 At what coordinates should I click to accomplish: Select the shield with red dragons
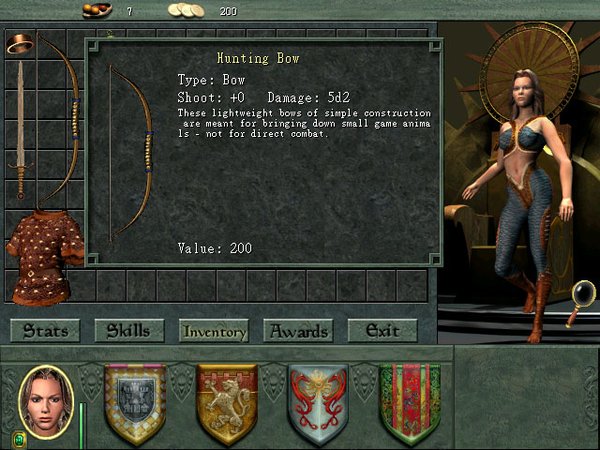click(318, 403)
